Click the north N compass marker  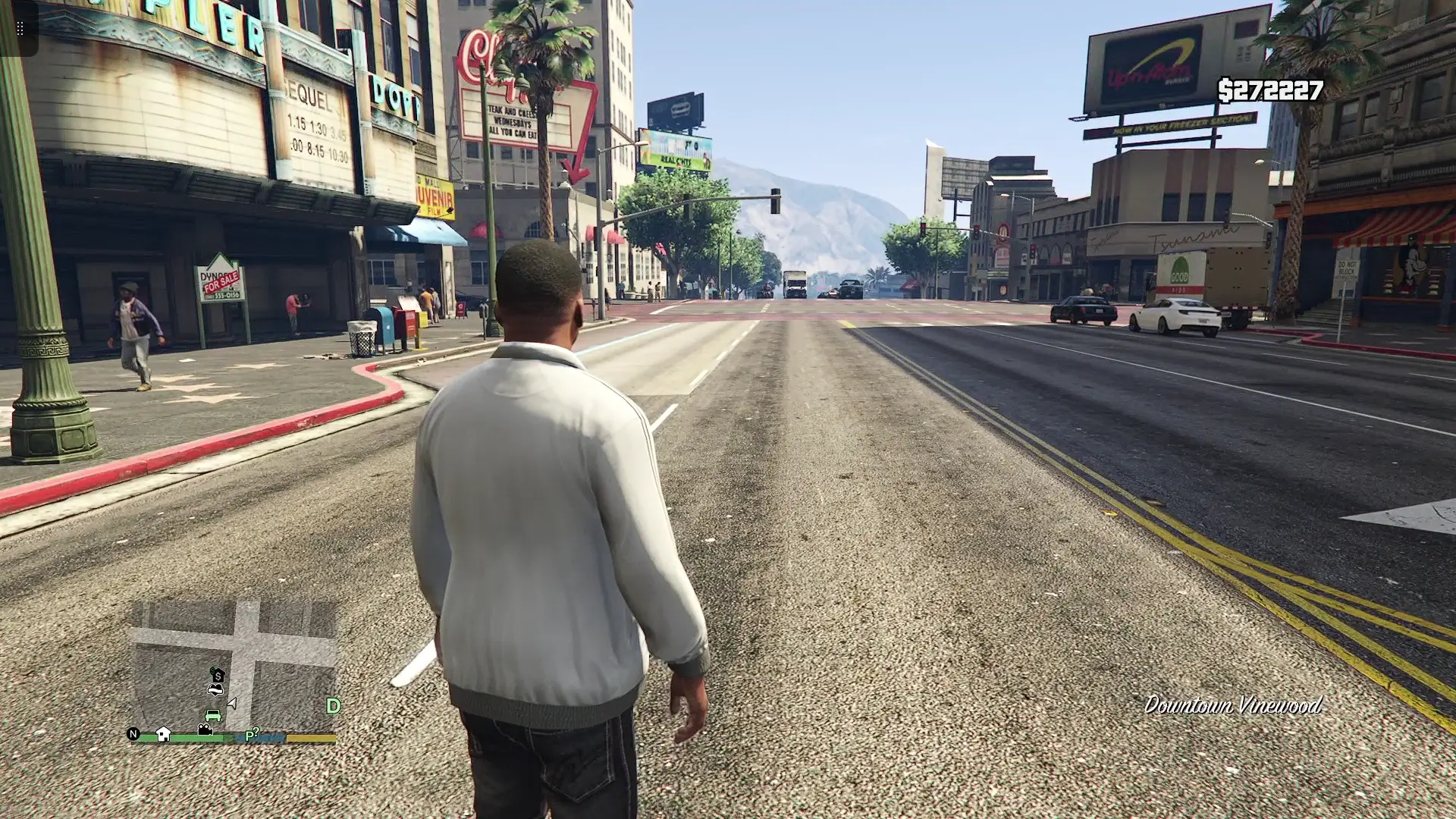click(x=133, y=733)
